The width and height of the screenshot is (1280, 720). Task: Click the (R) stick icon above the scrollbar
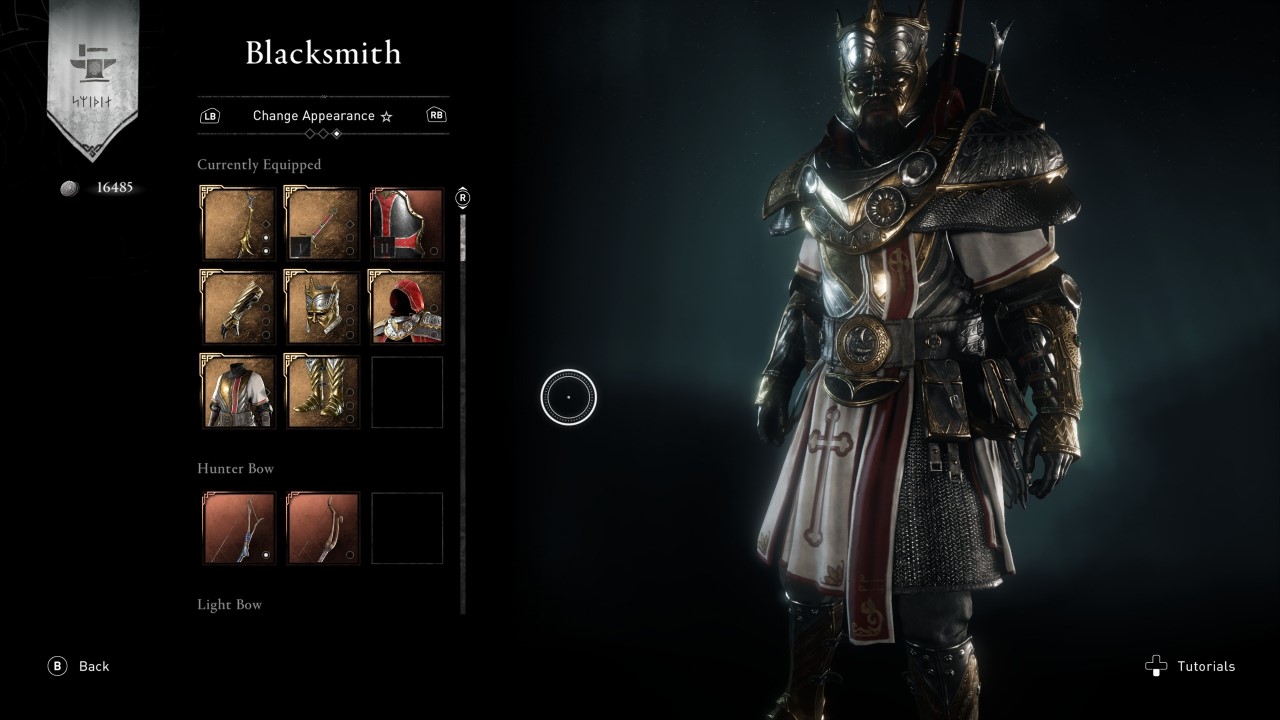(461, 197)
